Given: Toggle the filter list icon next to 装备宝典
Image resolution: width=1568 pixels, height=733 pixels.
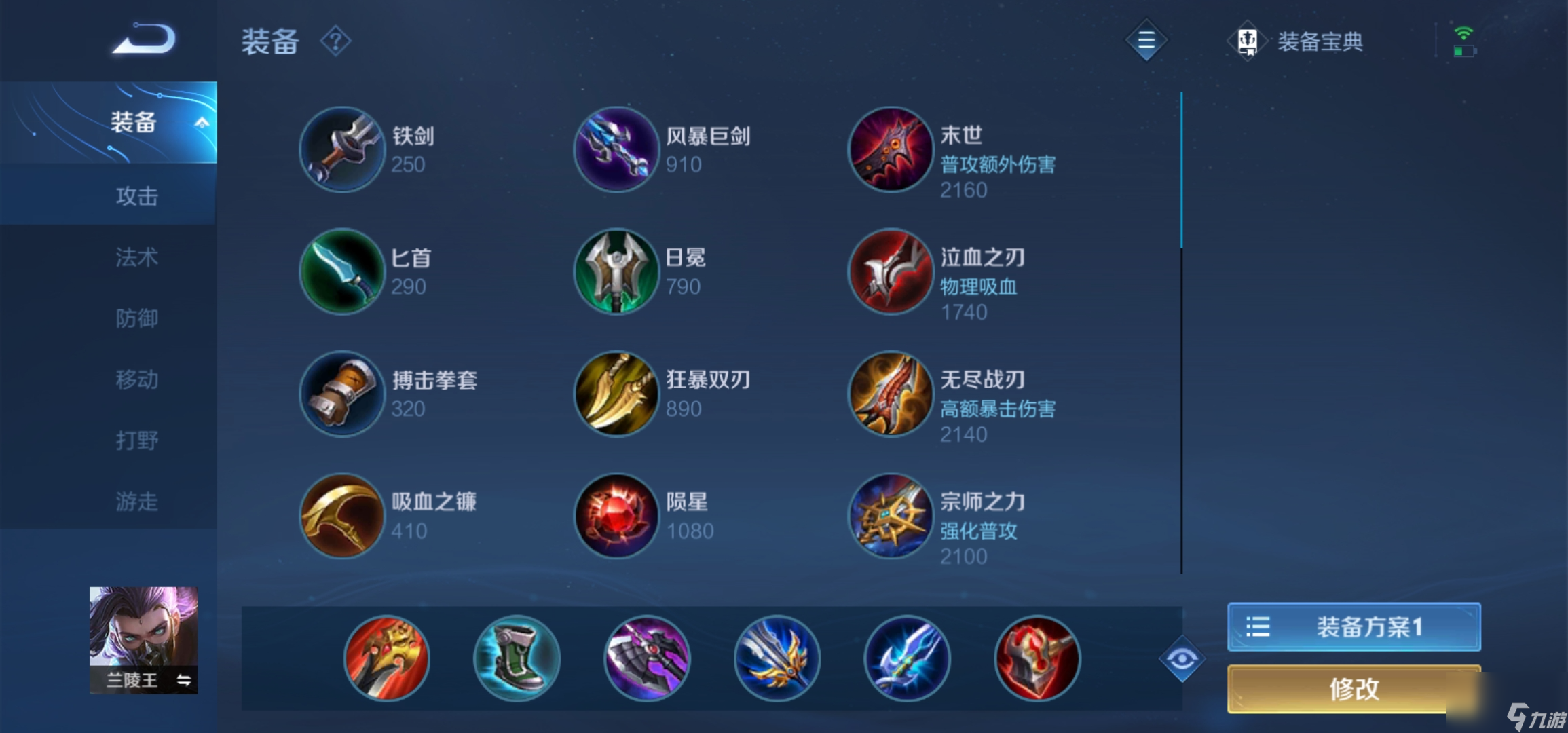Looking at the screenshot, I should pos(1146,41).
